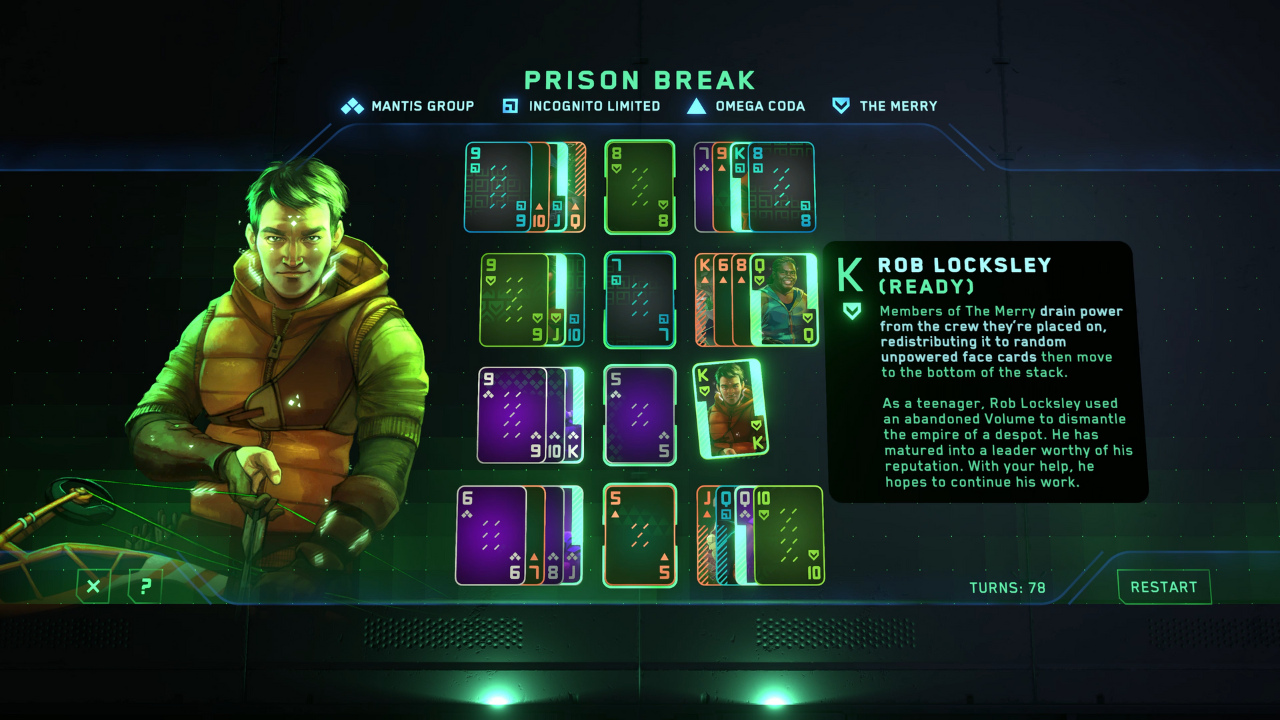Choose the purple 5 of Mantis Group
The image size is (1280, 720).
(640, 414)
